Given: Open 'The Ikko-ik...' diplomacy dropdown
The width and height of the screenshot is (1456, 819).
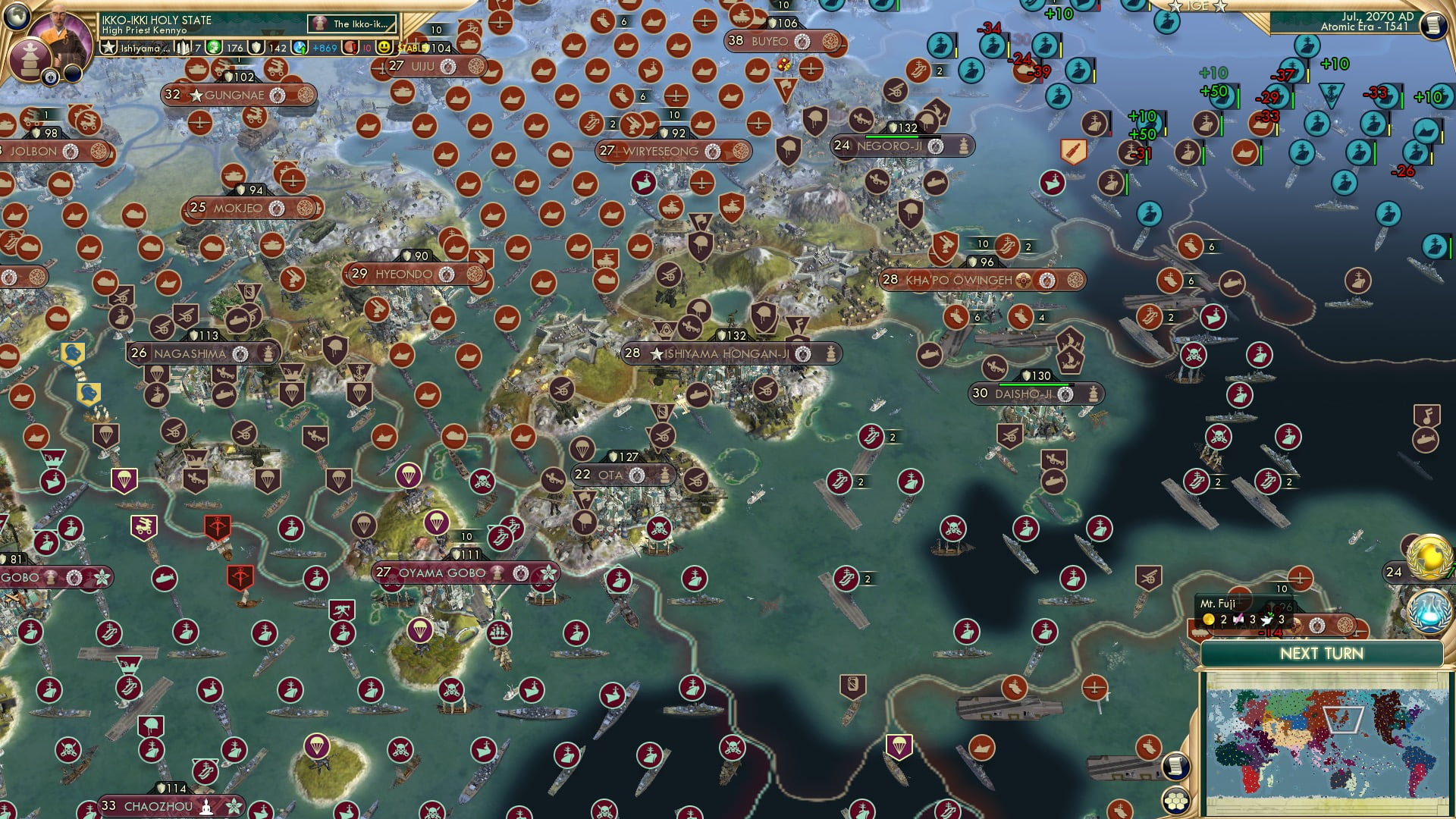Looking at the screenshot, I should point(351,23).
